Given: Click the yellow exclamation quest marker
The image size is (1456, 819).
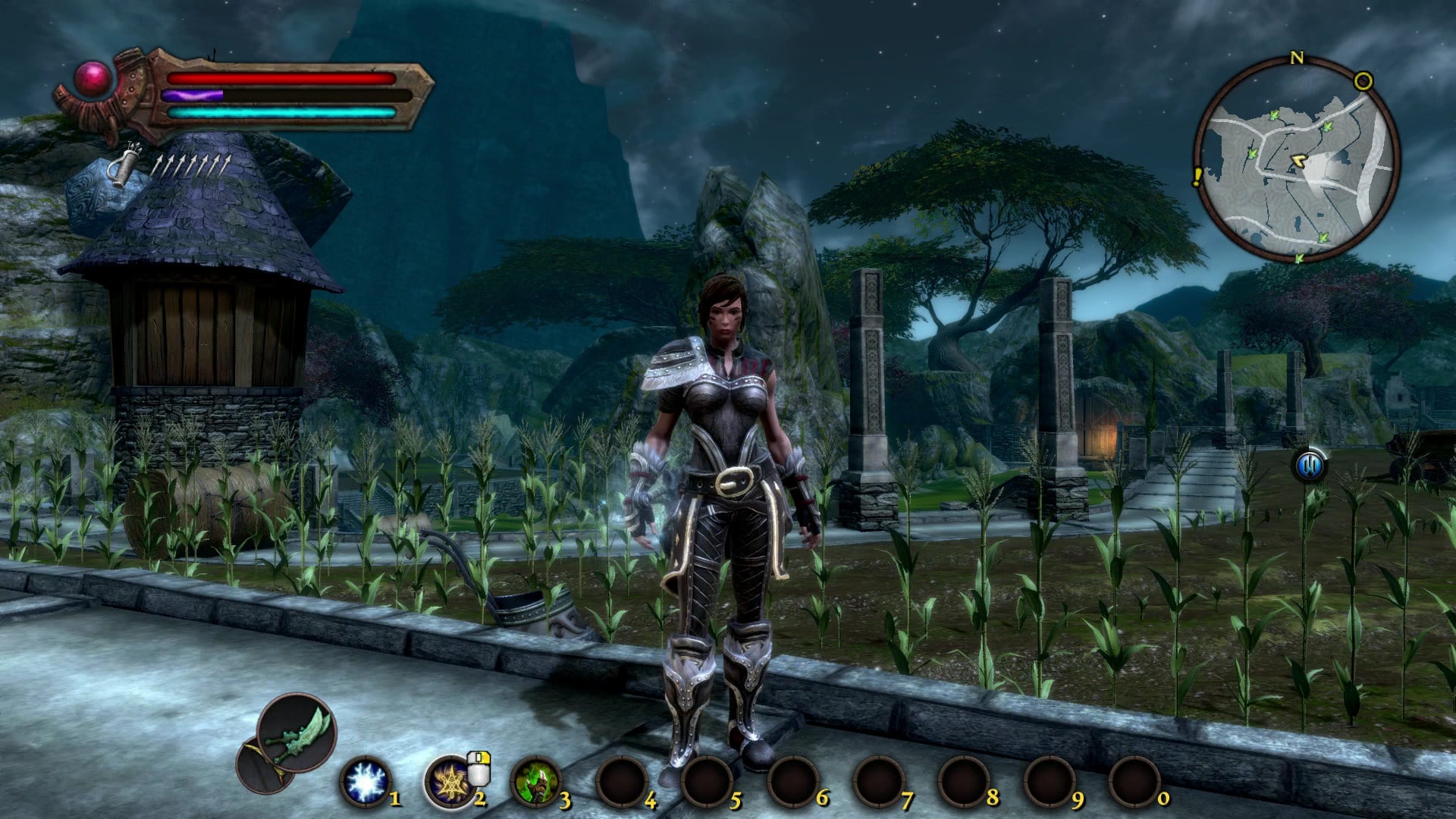Looking at the screenshot, I should (x=1197, y=177).
